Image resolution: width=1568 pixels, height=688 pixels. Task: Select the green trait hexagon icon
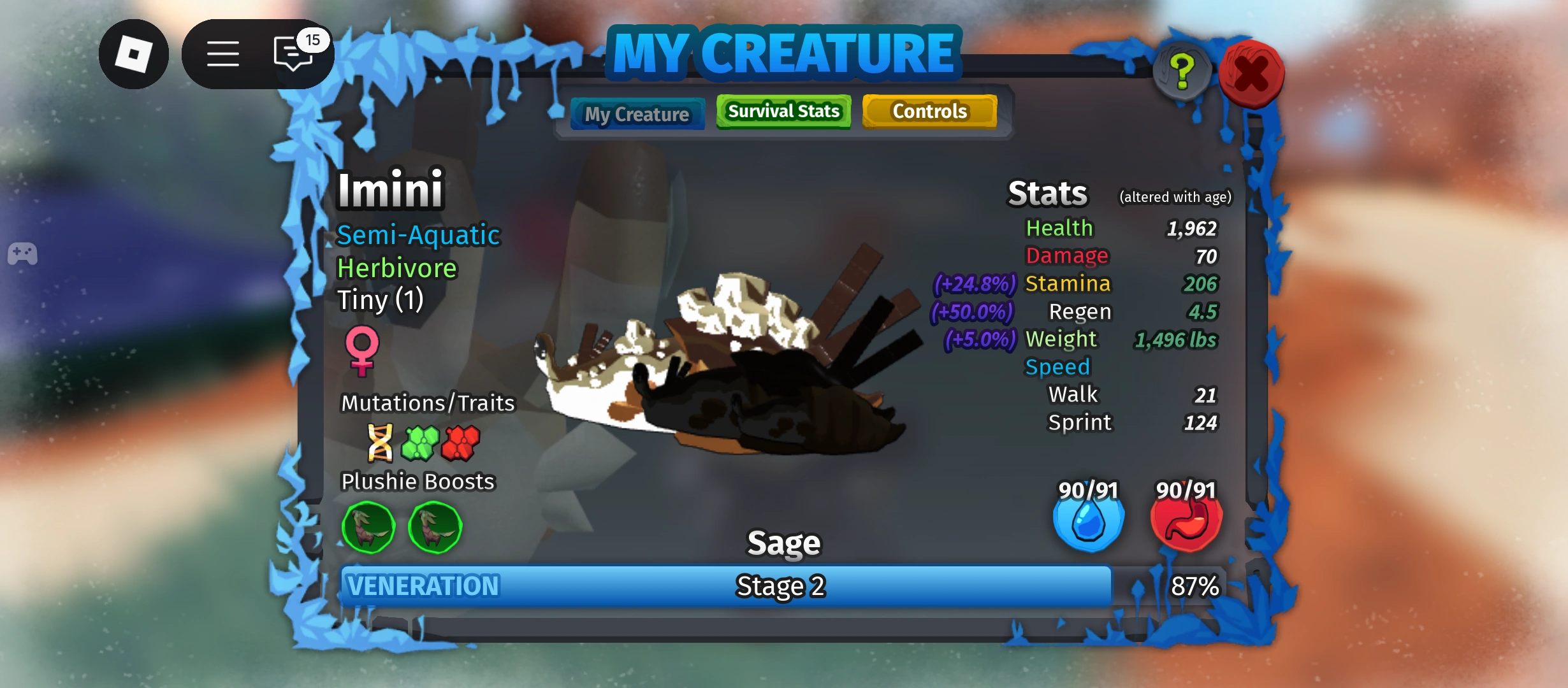click(x=421, y=444)
